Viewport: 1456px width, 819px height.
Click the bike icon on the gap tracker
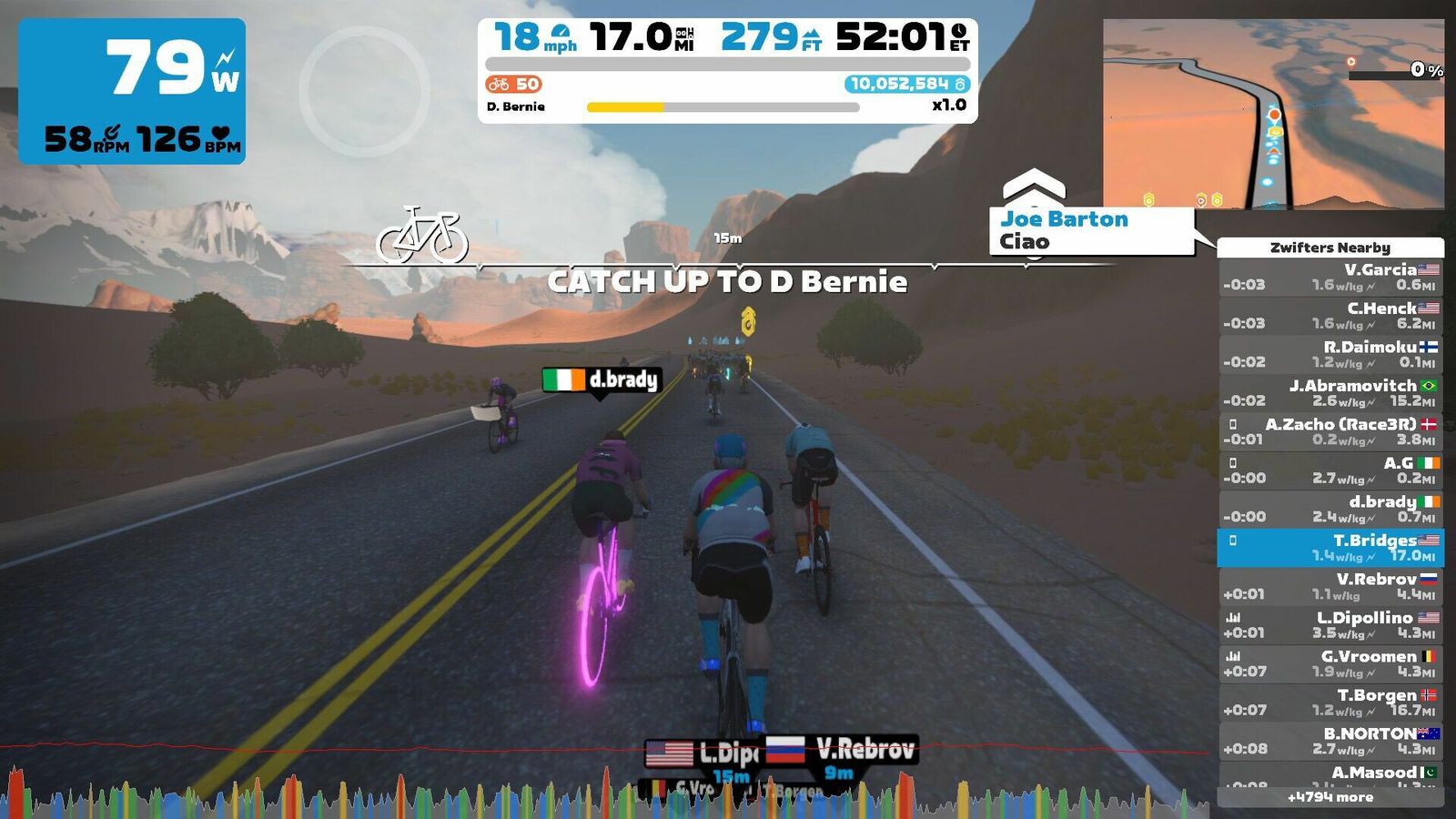422,235
